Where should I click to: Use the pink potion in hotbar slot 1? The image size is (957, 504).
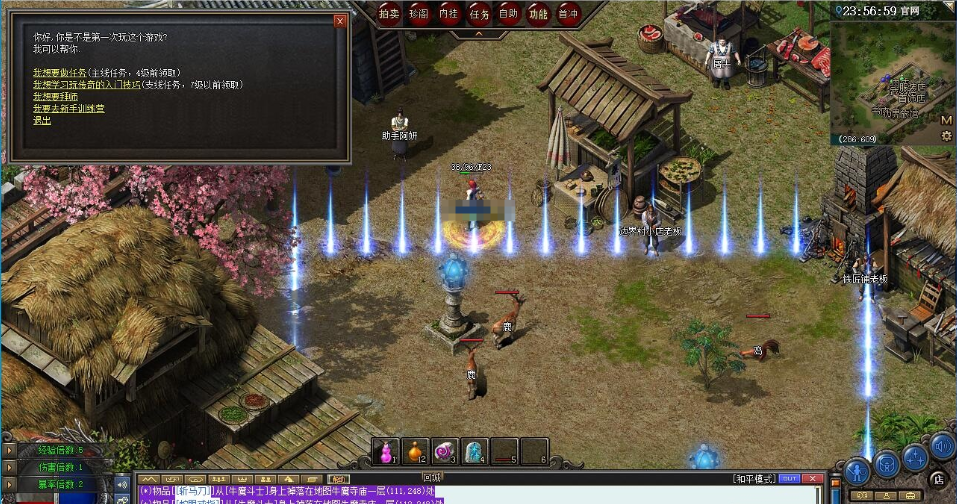coord(387,452)
